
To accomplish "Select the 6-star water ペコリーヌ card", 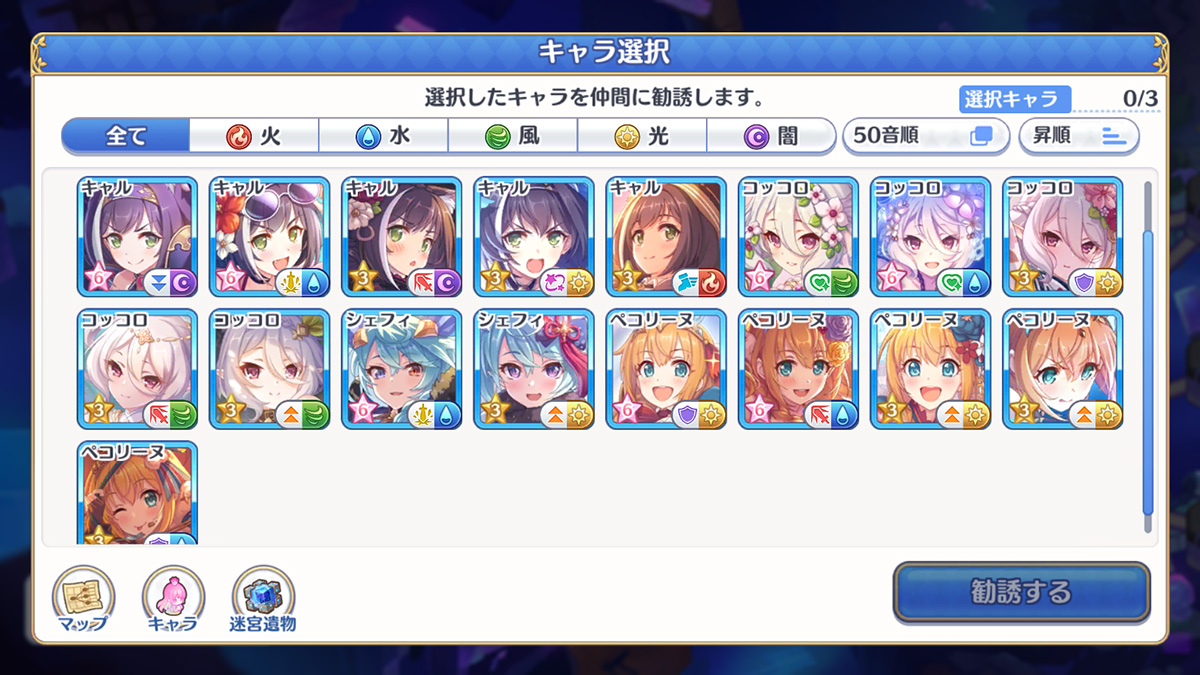I will pos(798,369).
